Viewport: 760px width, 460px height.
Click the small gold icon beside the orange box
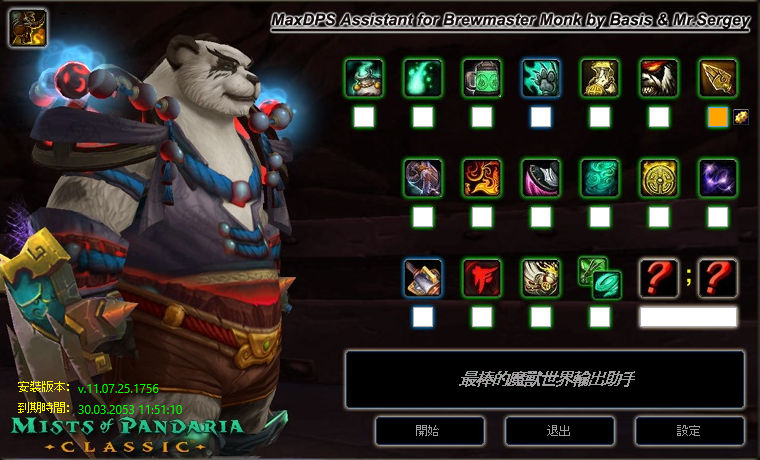pyautogui.click(x=740, y=117)
